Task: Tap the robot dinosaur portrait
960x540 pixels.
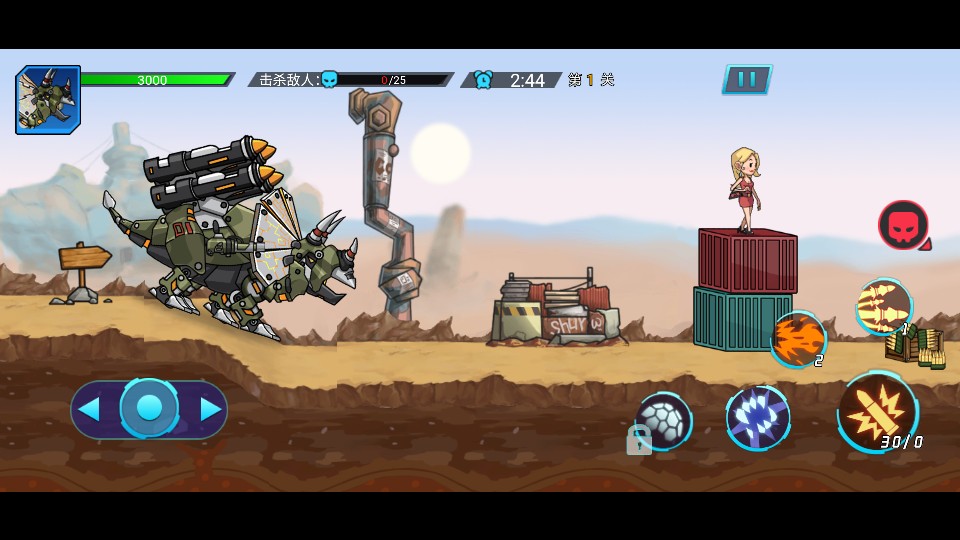Action: coord(48,100)
